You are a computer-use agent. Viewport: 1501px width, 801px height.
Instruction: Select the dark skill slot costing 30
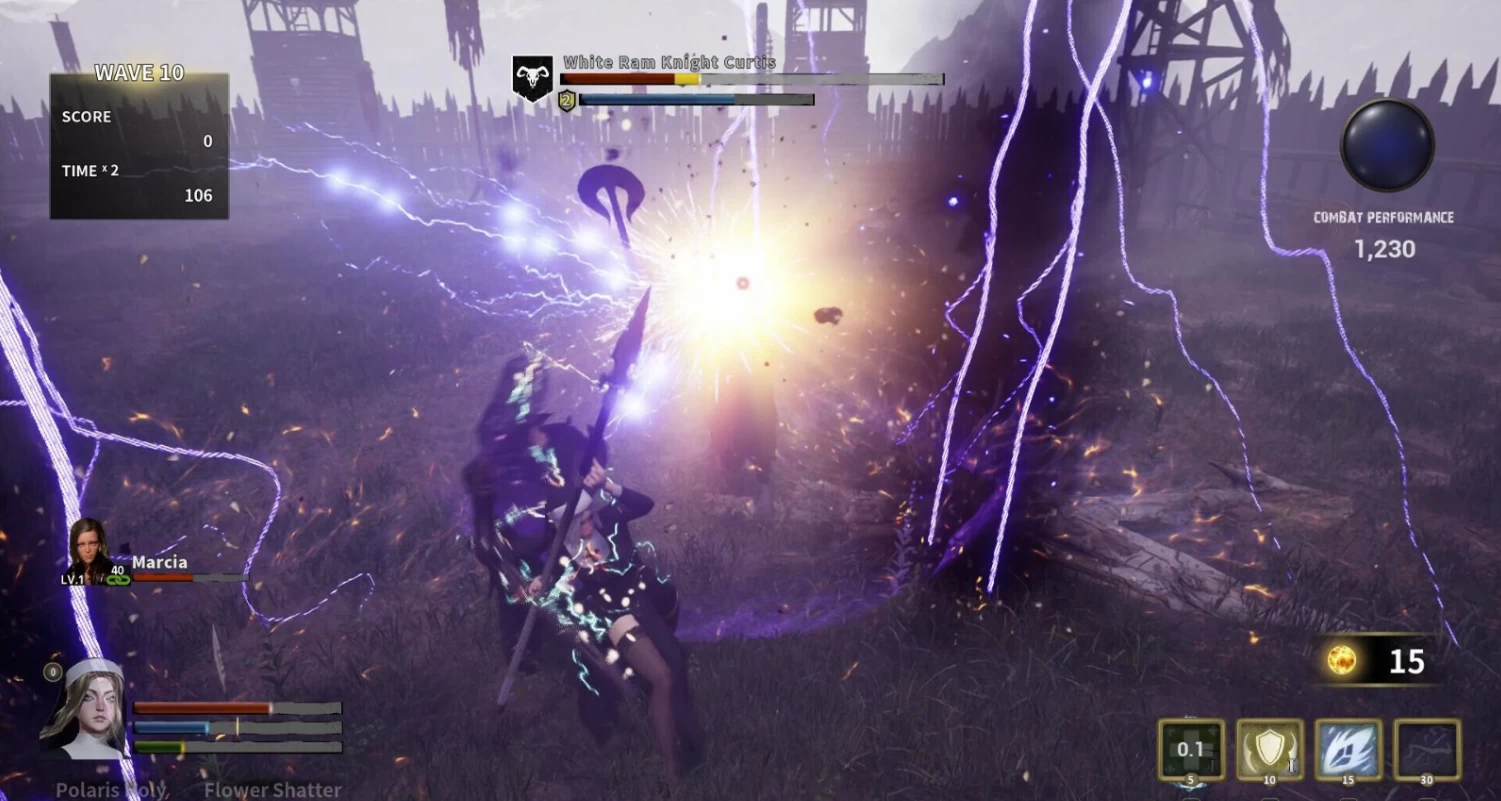[1427, 749]
